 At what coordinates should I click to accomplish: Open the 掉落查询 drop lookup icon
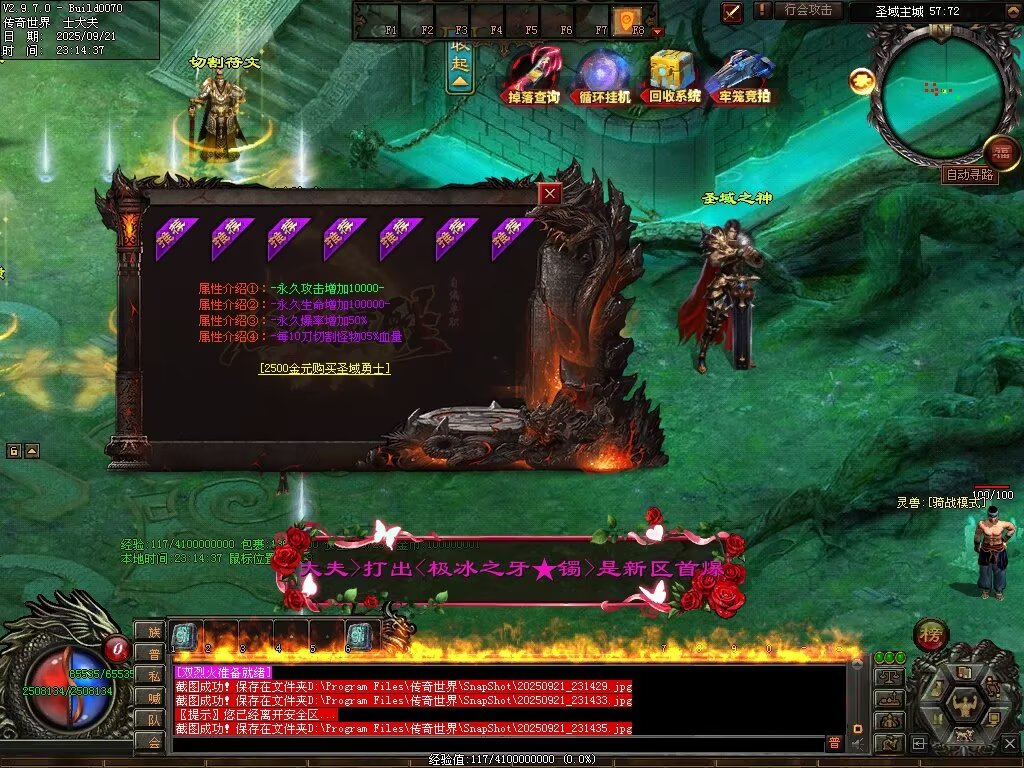tap(534, 76)
